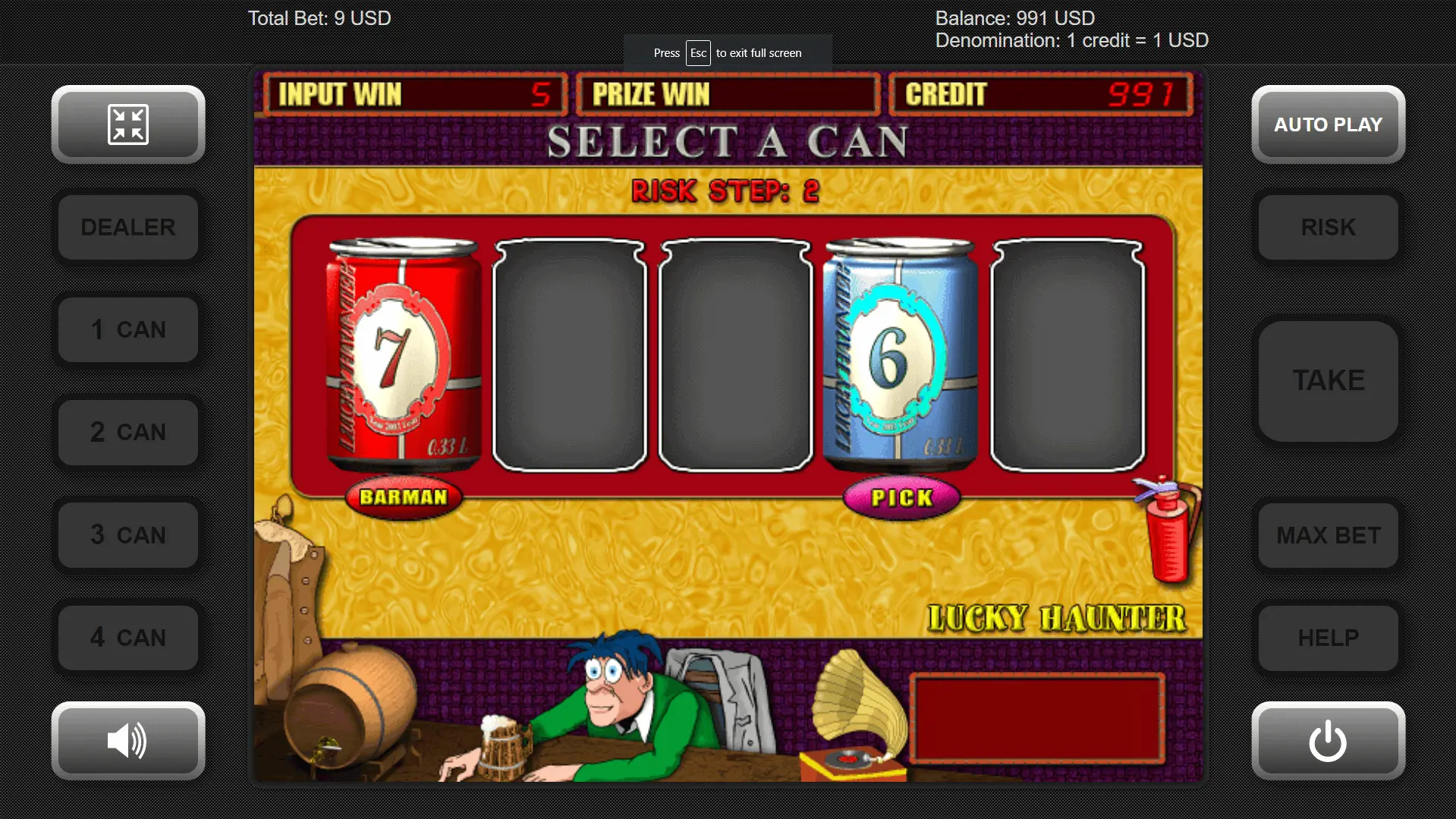Click the pink PICK label
Viewport: 1456px width, 819px height.
tap(901, 498)
